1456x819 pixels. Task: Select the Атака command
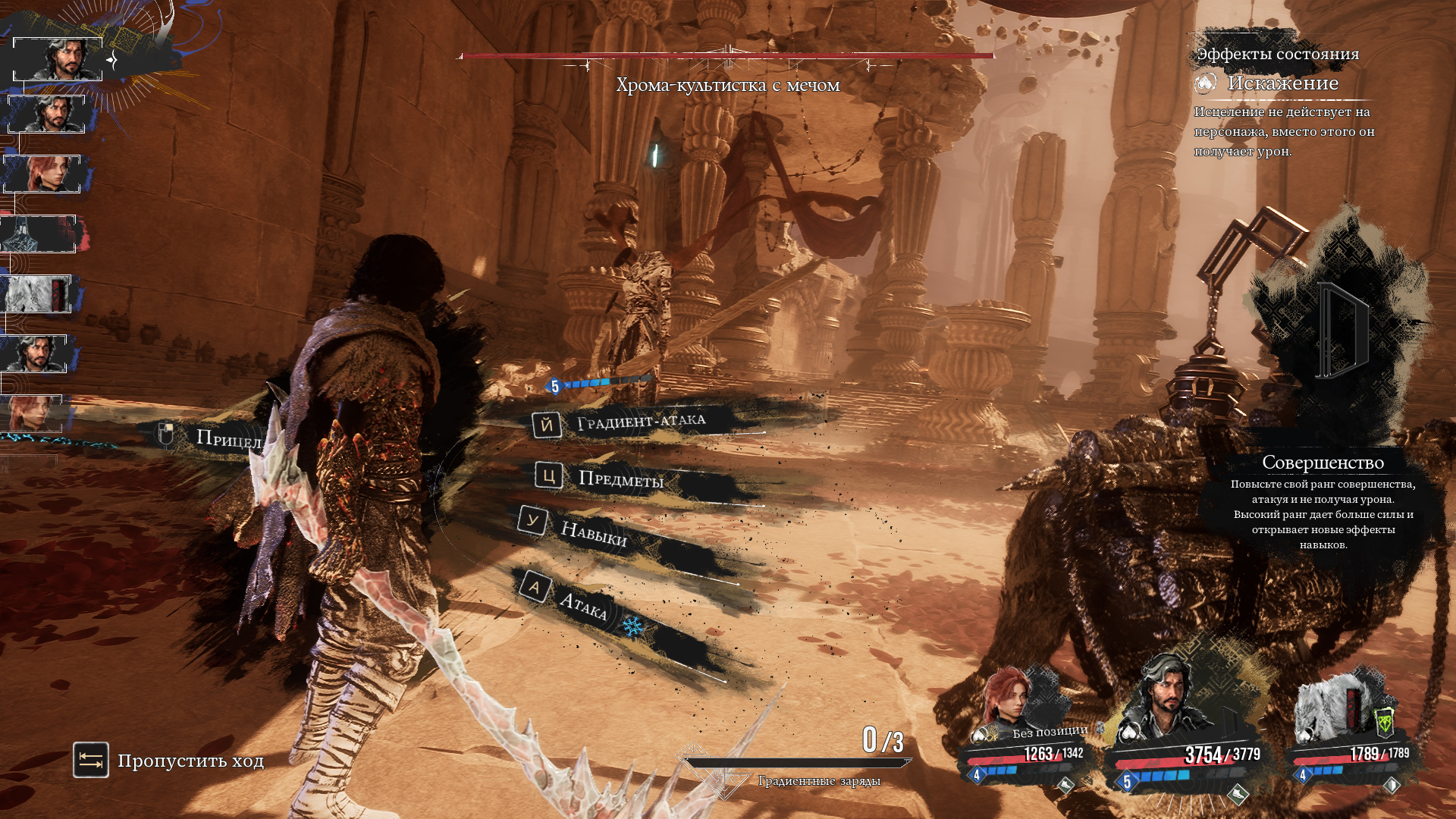pos(582,604)
